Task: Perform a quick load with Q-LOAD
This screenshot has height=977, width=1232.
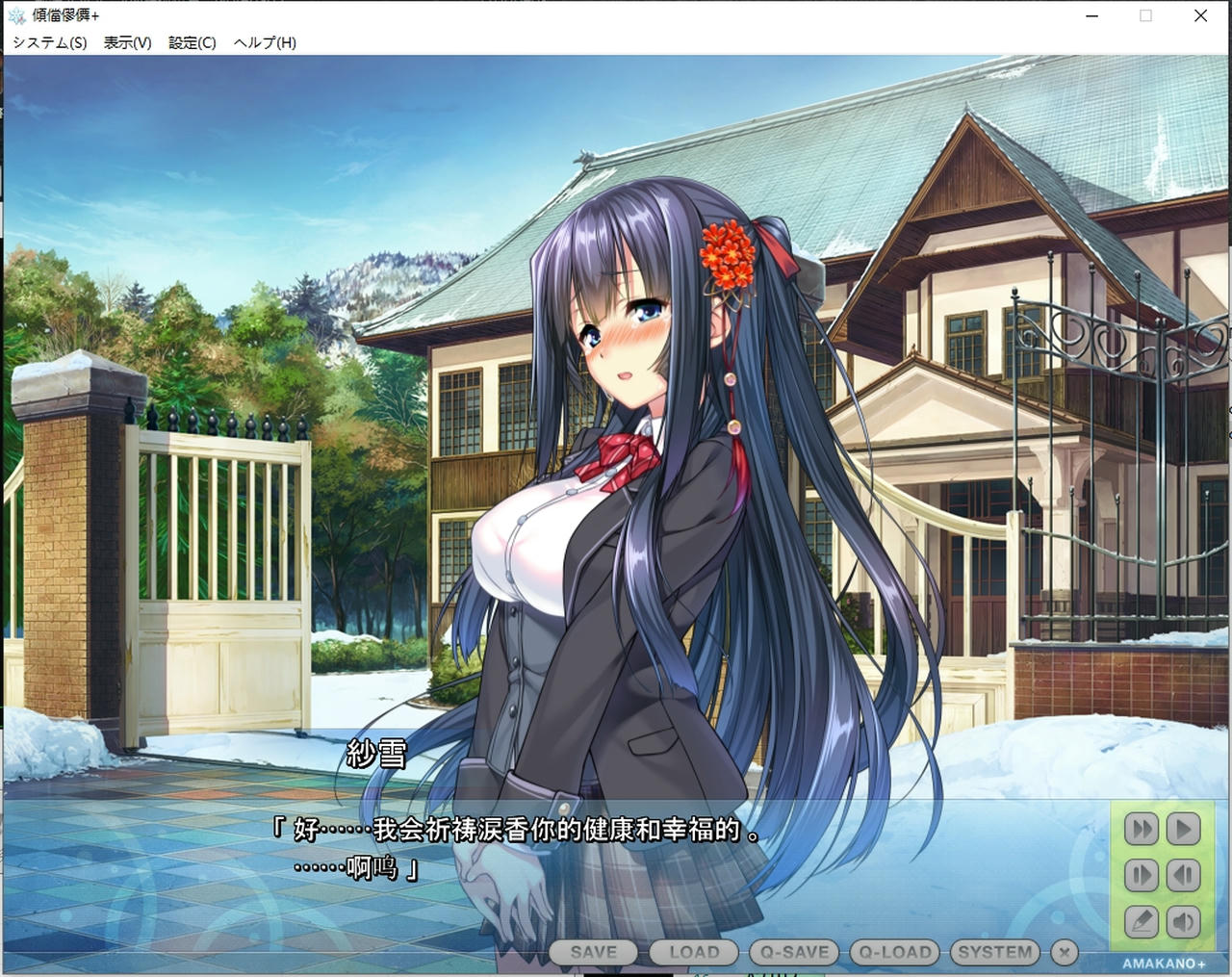Action: [x=893, y=952]
